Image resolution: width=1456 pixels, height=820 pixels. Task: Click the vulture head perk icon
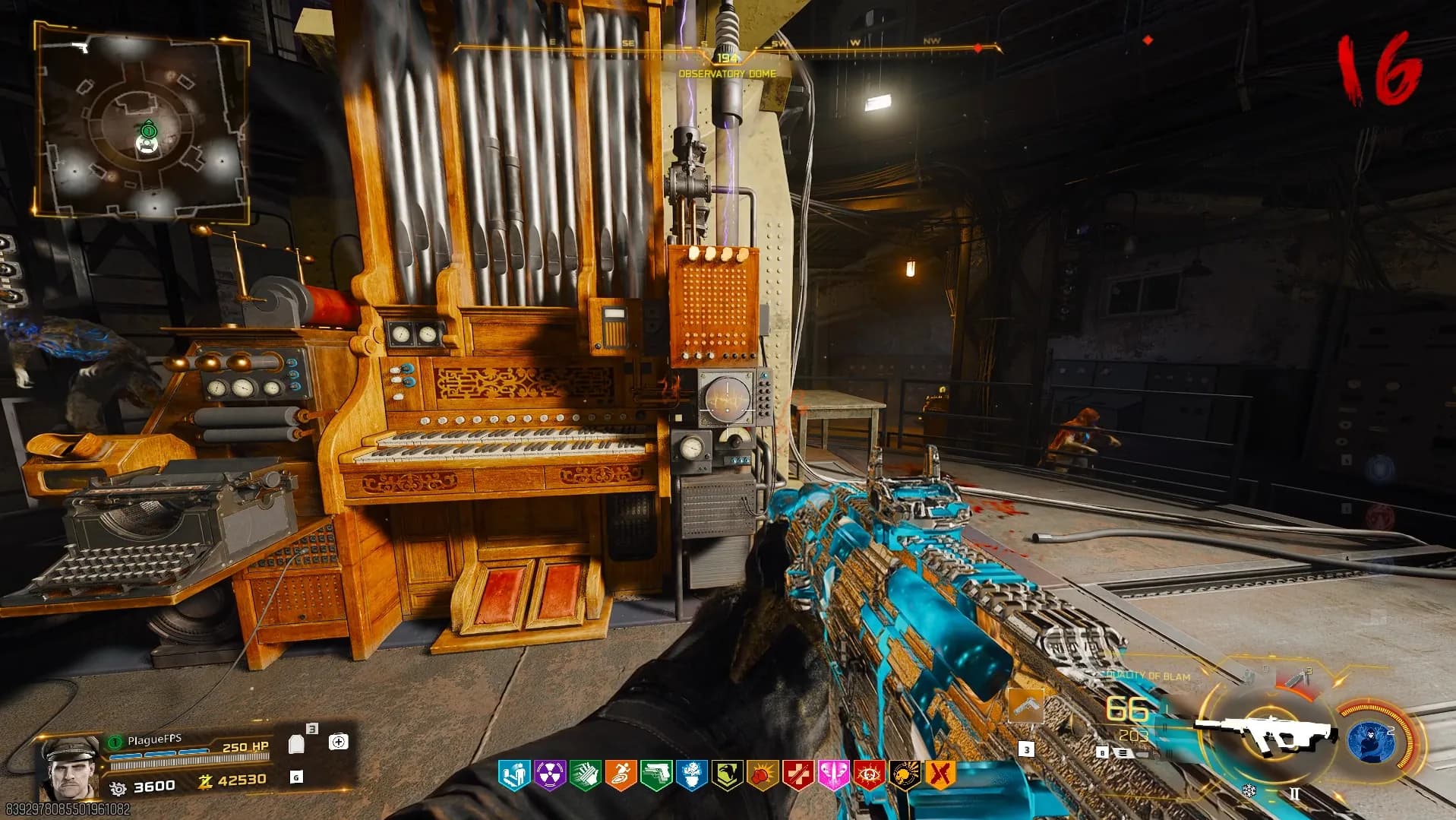(x=727, y=774)
